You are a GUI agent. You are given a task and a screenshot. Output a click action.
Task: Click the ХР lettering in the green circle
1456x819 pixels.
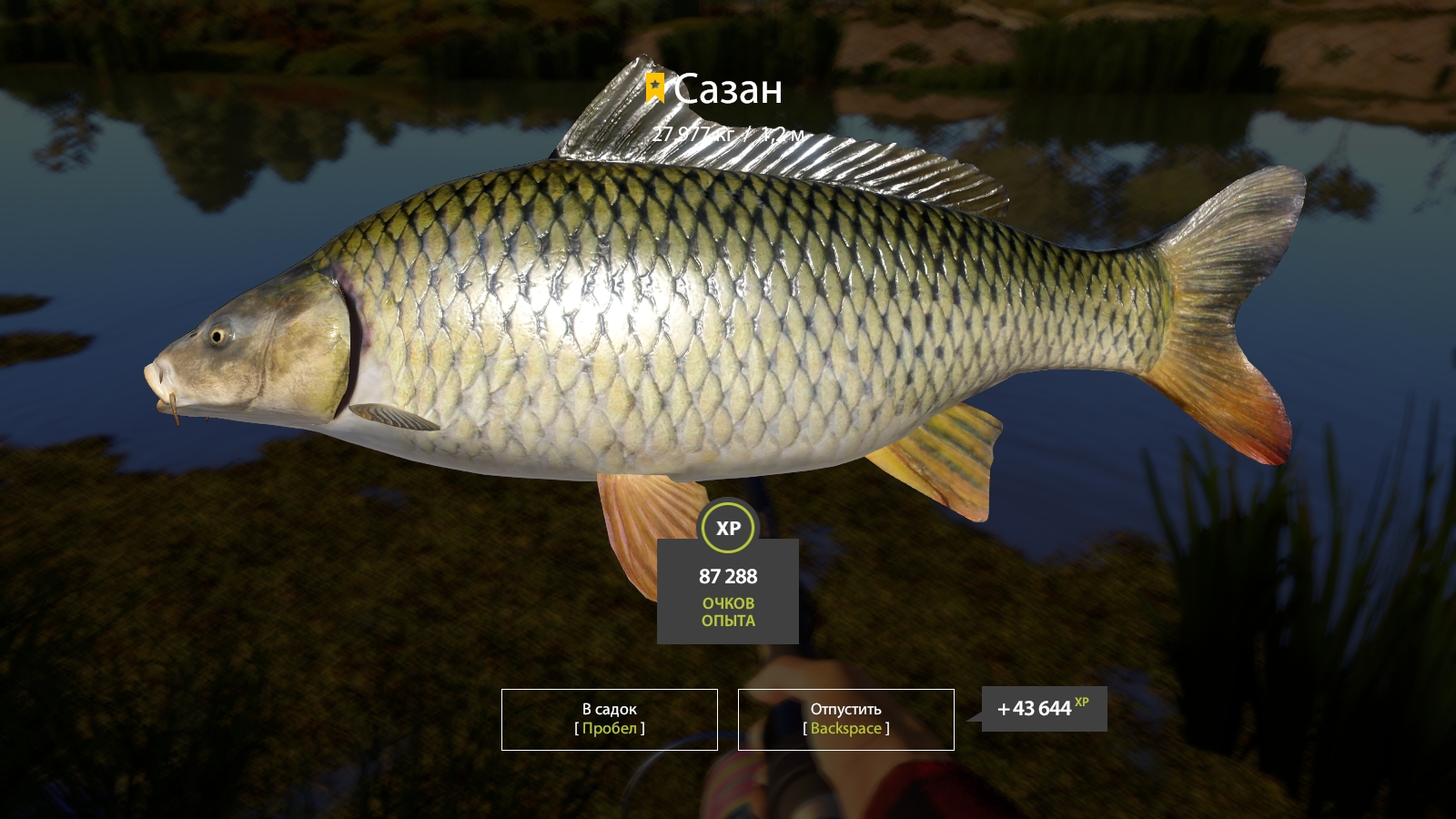(727, 526)
